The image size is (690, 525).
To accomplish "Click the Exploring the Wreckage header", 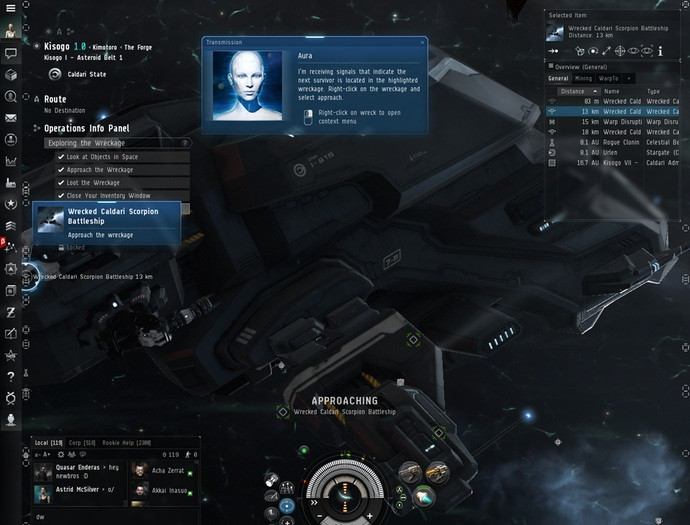I will (x=112, y=143).
